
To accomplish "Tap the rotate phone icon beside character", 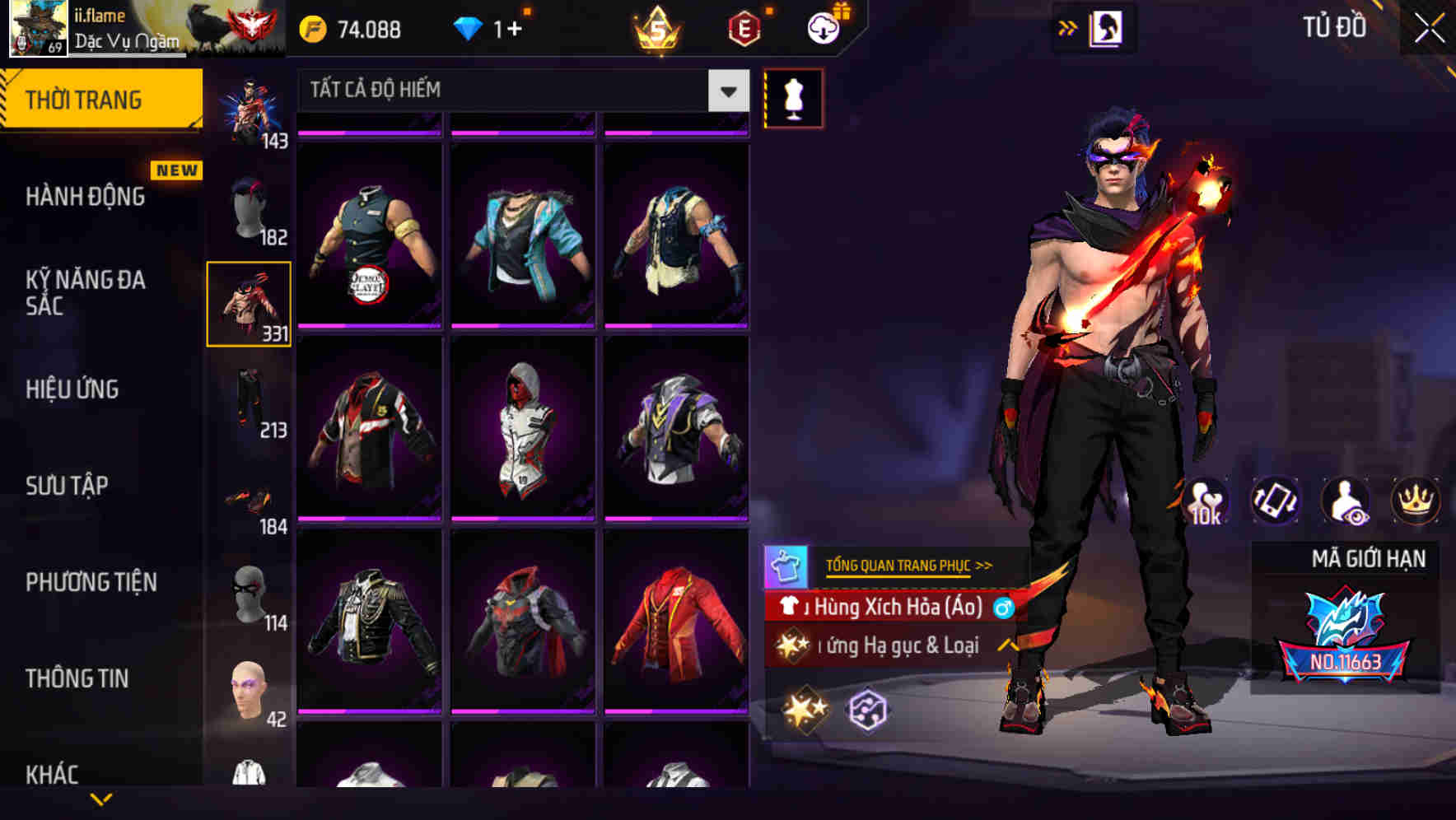I will click(x=1275, y=501).
